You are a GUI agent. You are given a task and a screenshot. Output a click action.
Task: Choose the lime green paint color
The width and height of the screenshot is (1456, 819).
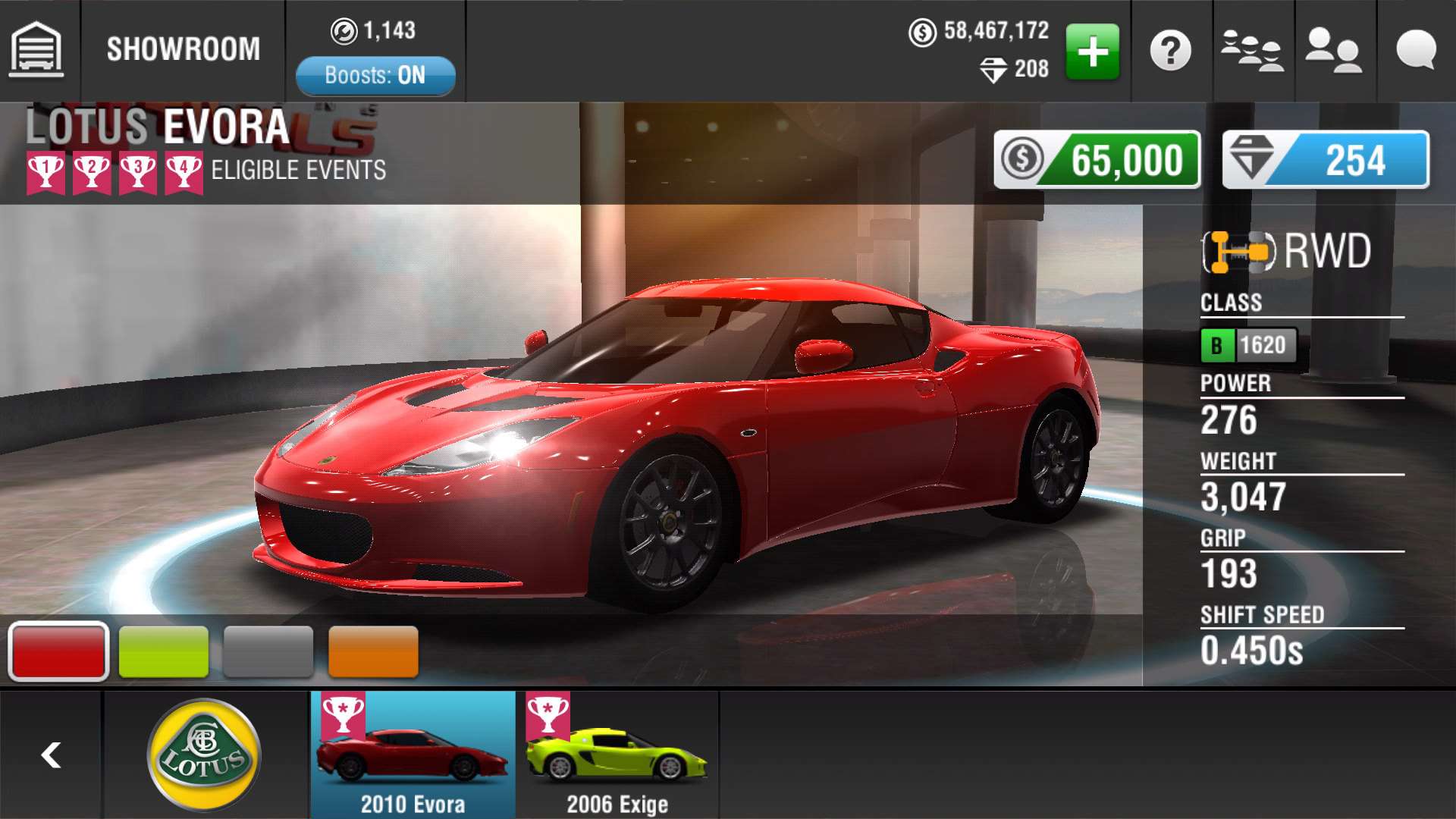pyautogui.click(x=164, y=651)
